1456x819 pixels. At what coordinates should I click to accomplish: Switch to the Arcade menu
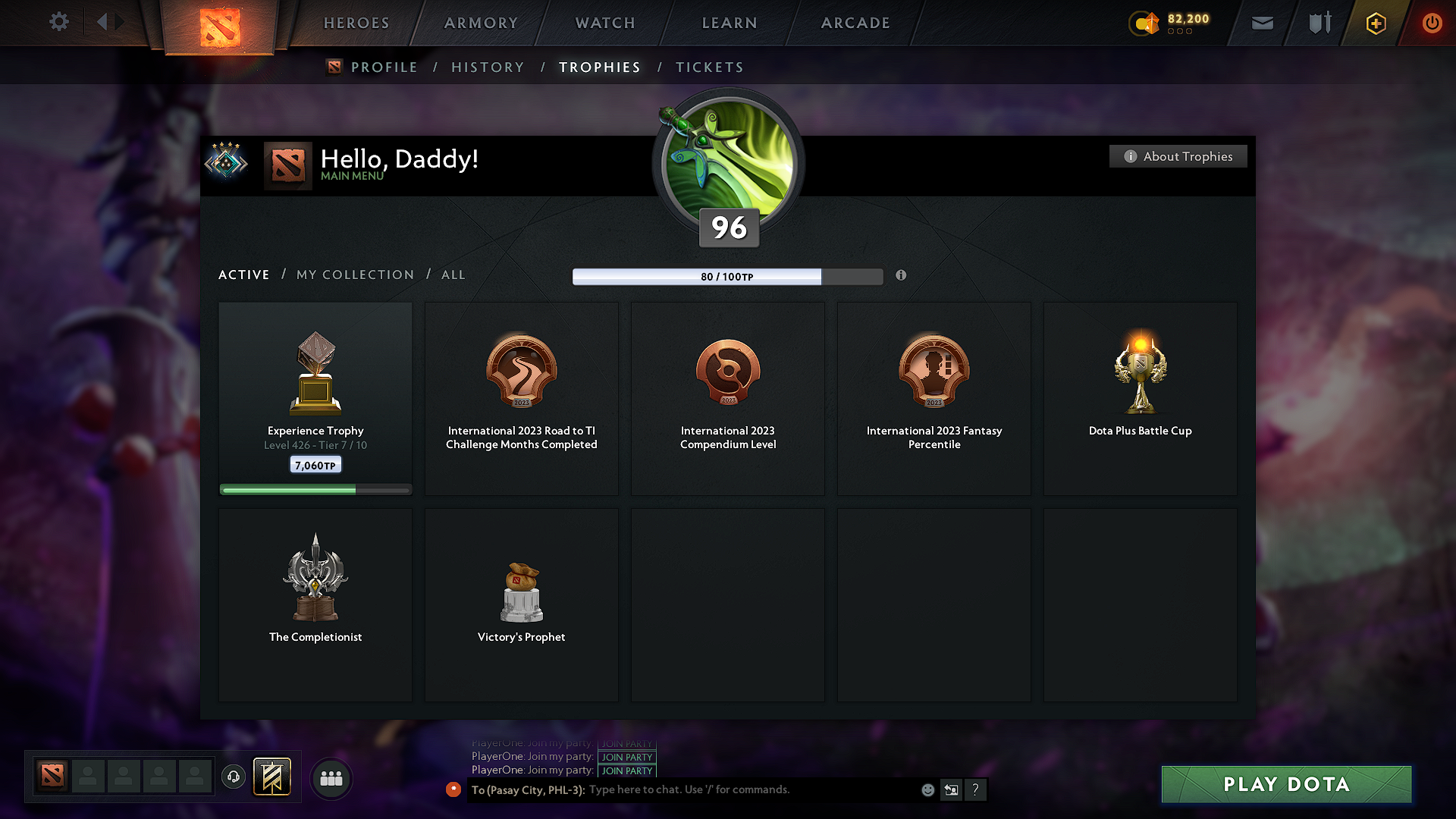point(855,23)
